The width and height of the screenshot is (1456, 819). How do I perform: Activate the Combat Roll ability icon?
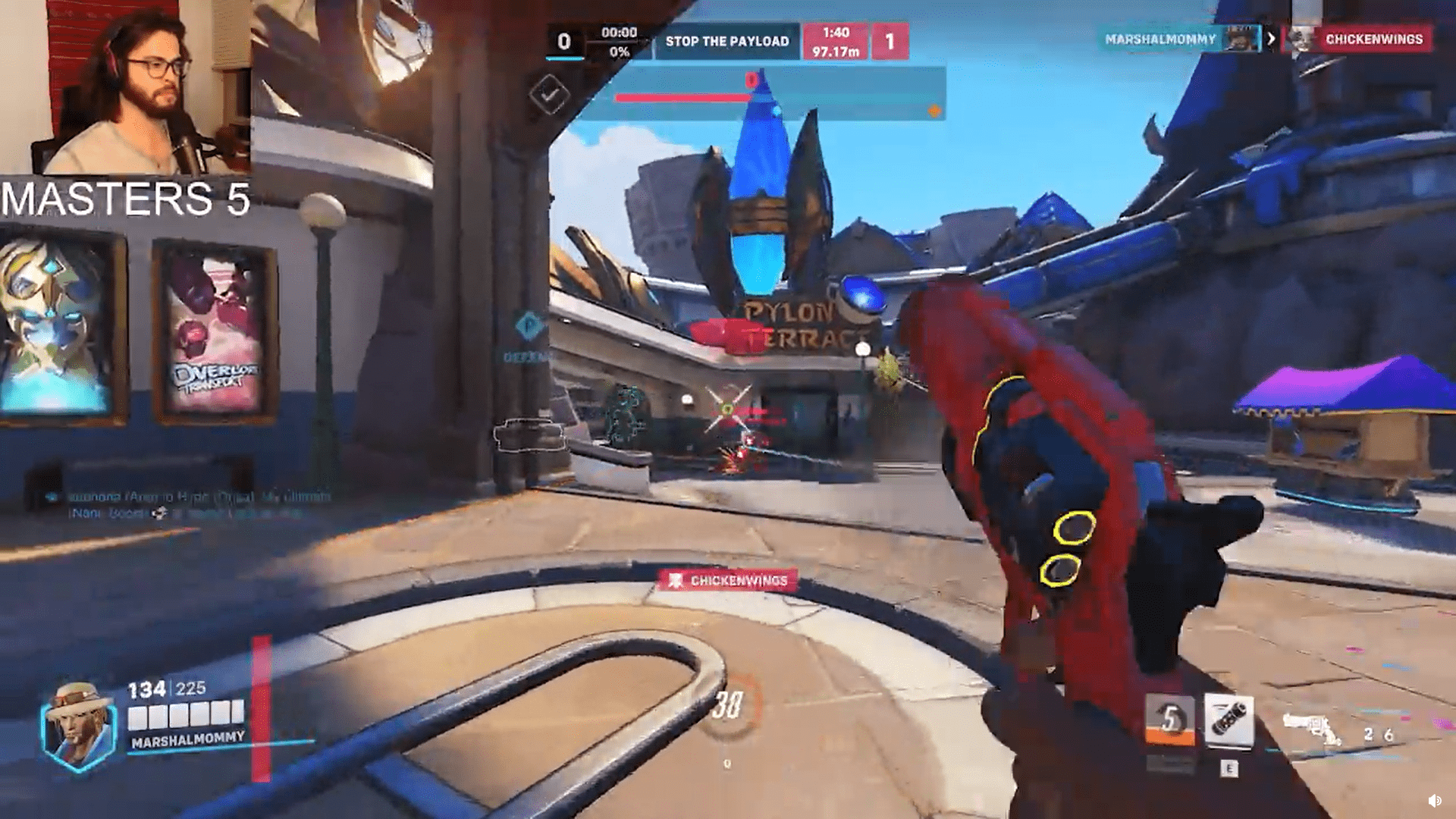coord(1170,719)
